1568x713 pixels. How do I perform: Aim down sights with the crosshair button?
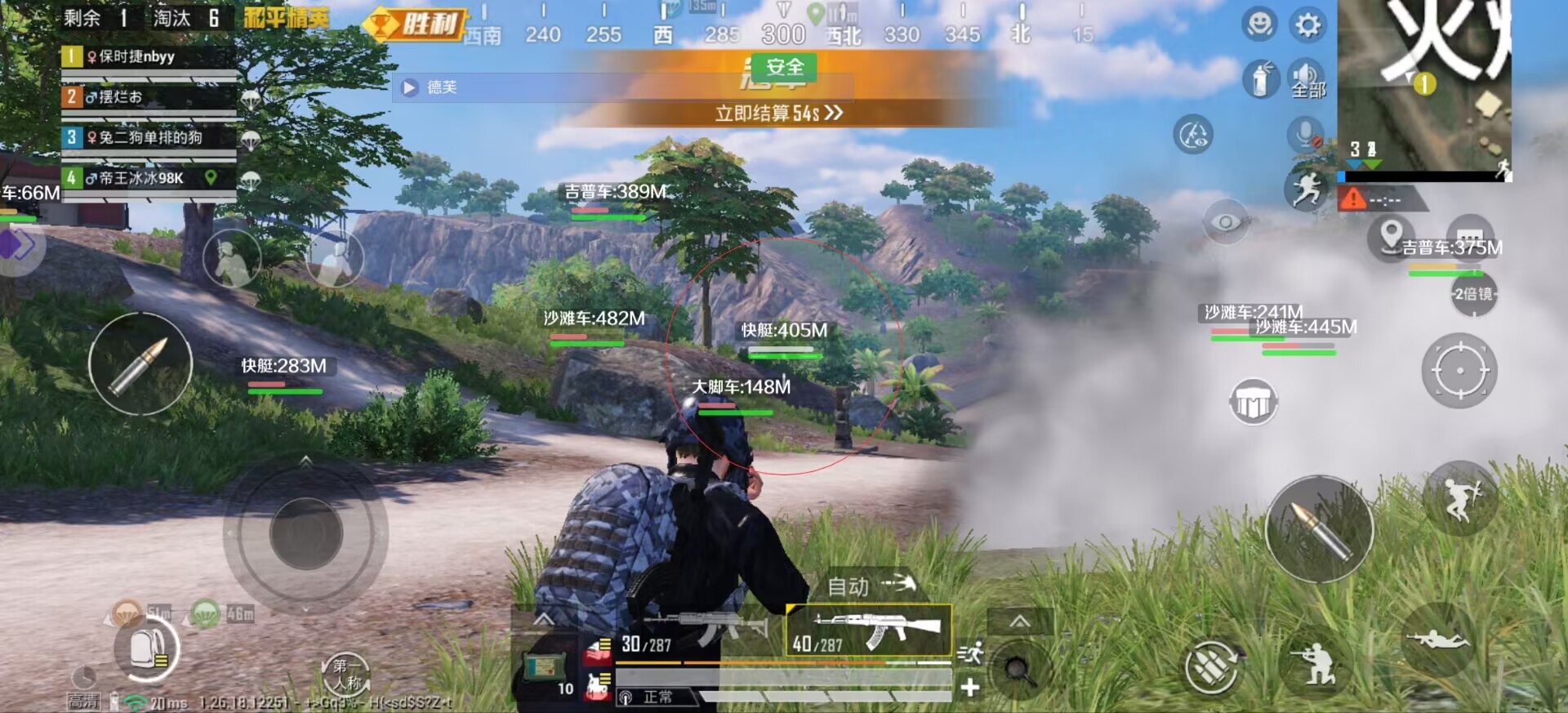1459,370
